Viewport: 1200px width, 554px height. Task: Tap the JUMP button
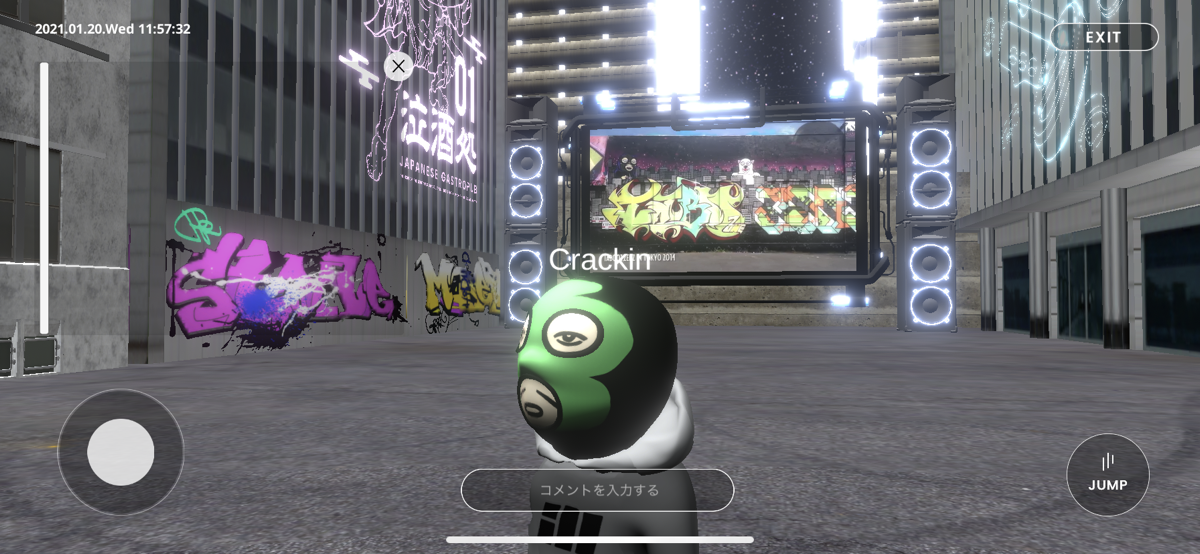(1107, 474)
